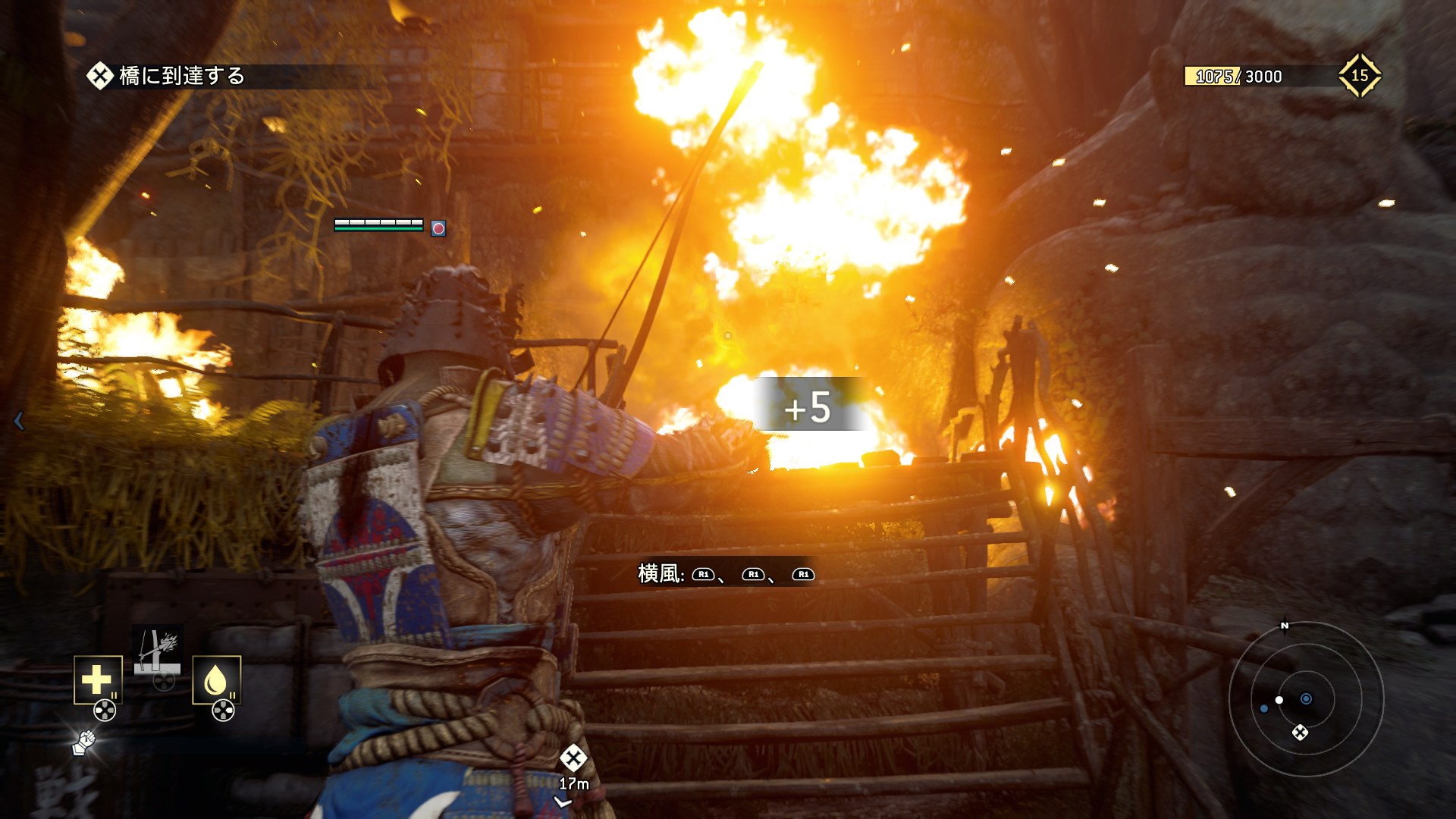Select the bridge objective tracker text
Image resolution: width=1456 pixels, height=819 pixels.
pyautogui.click(x=182, y=76)
